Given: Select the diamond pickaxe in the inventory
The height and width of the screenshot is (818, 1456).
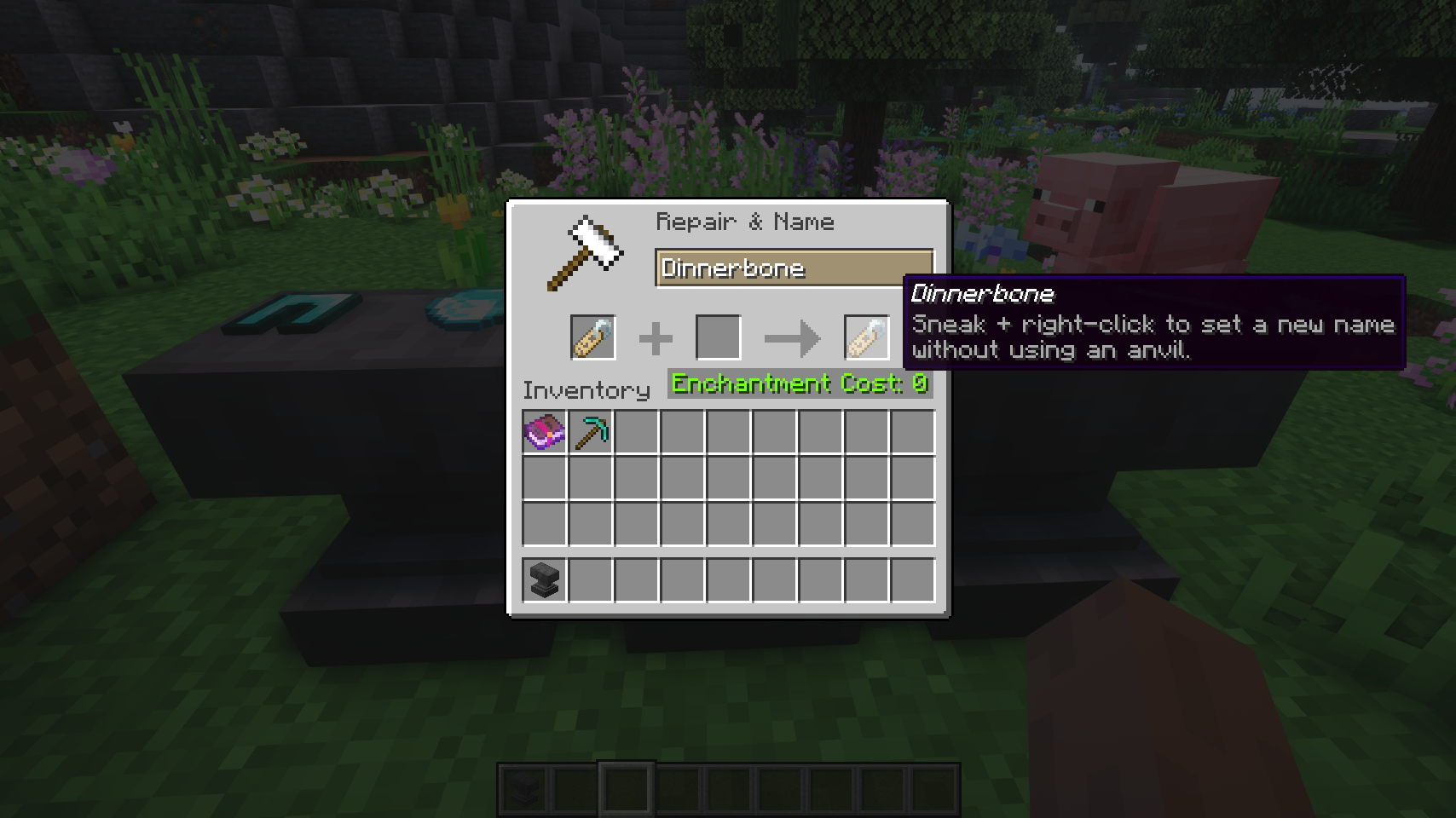Looking at the screenshot, I should click(x=592, y=433).
